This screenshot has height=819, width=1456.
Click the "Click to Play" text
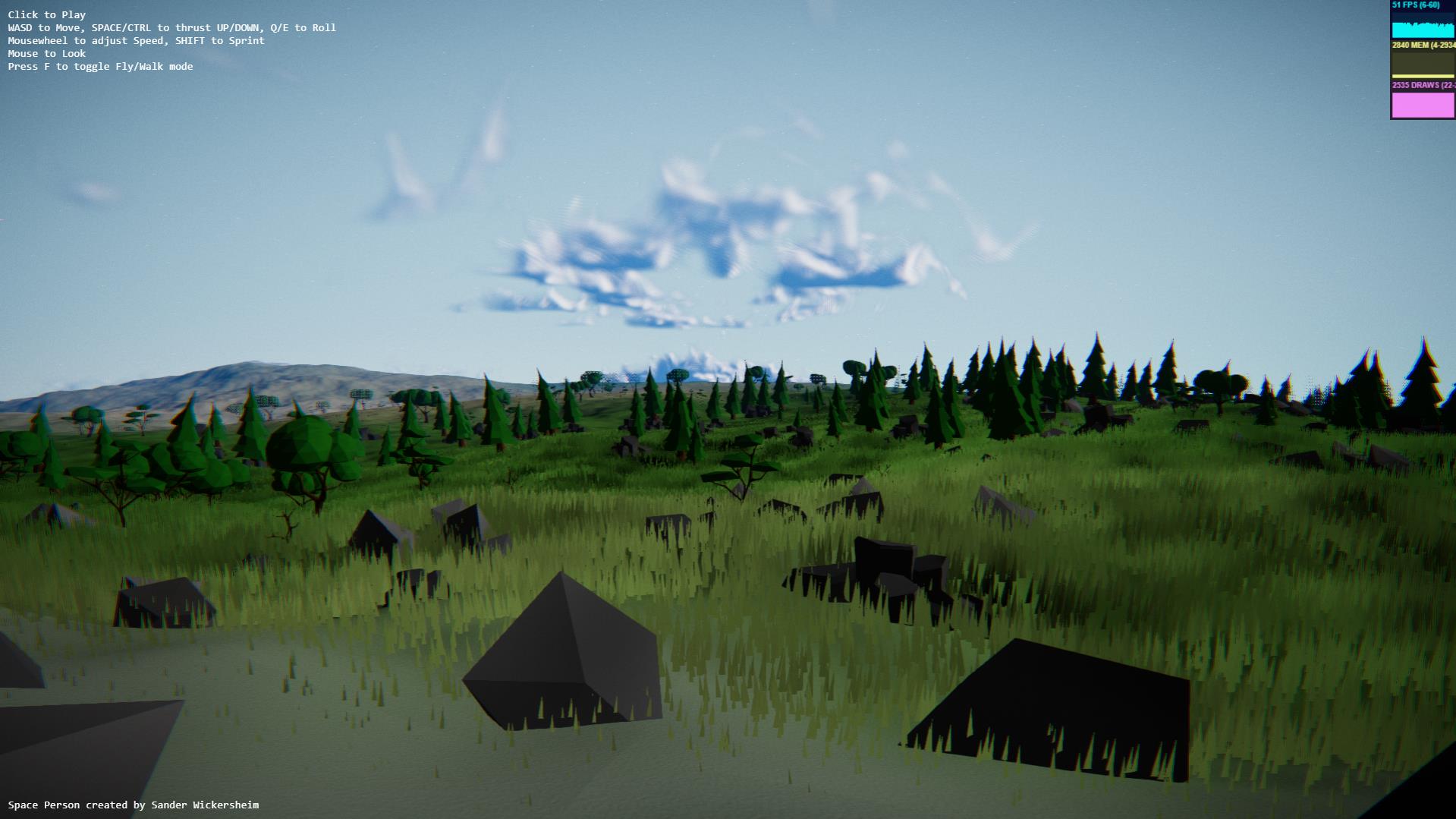tap(47, 14)
